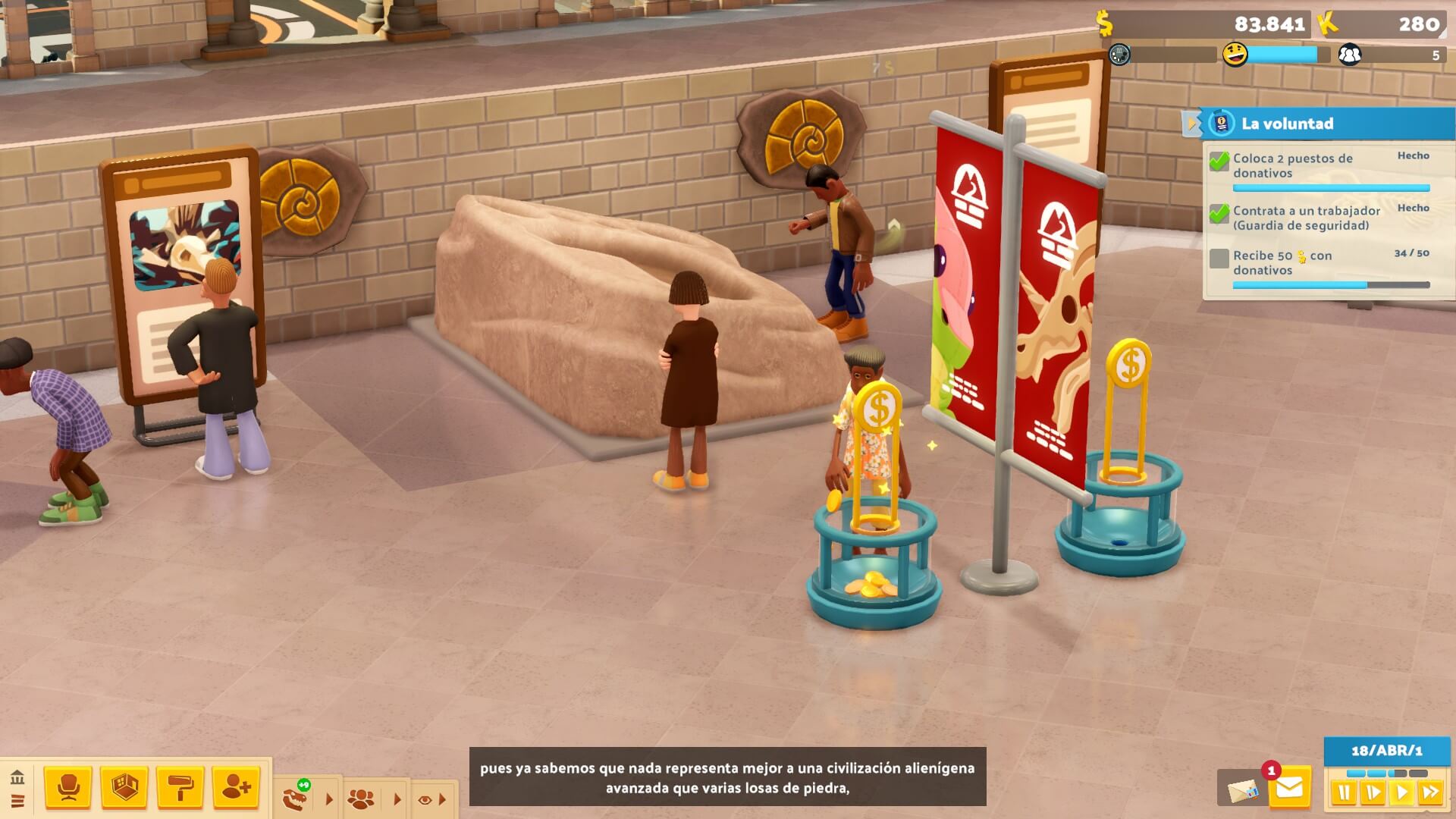The height and width of the screenshot is (819, 1456).
Task: Toggle the eye visualization options
Action: click(x=425, y=799)
